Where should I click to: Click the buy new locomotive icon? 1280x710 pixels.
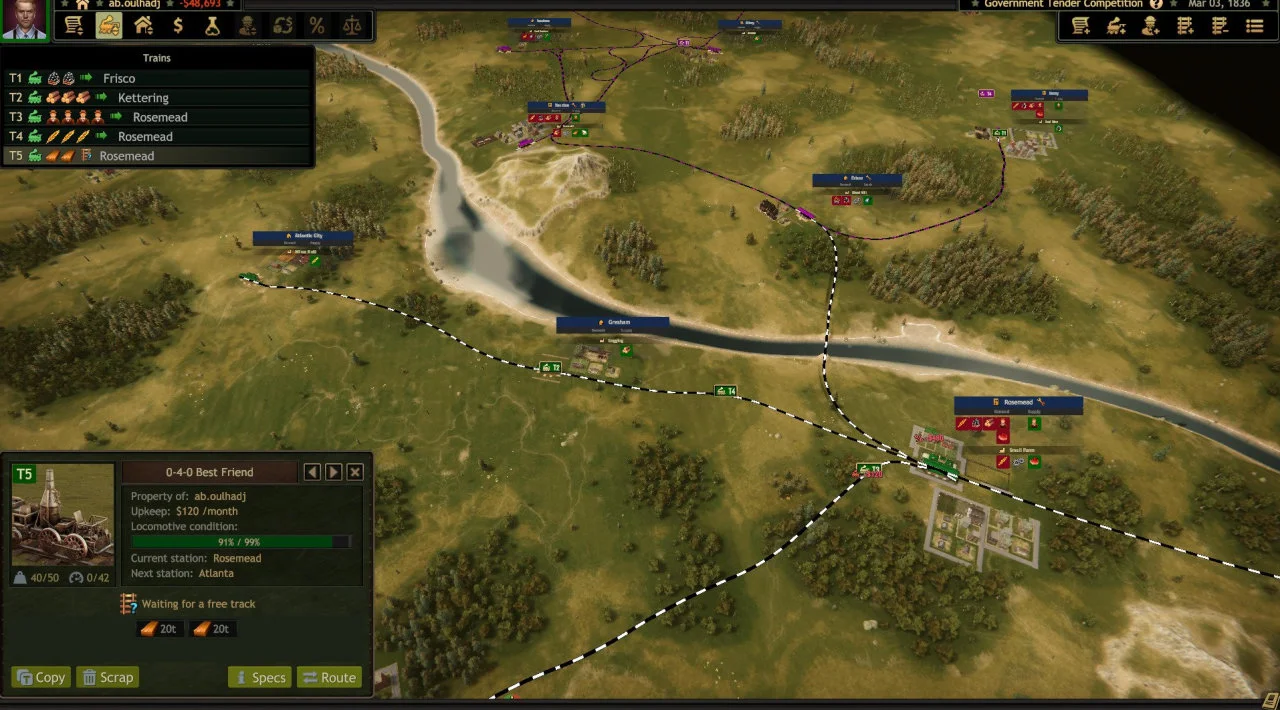coord(1116,27)
